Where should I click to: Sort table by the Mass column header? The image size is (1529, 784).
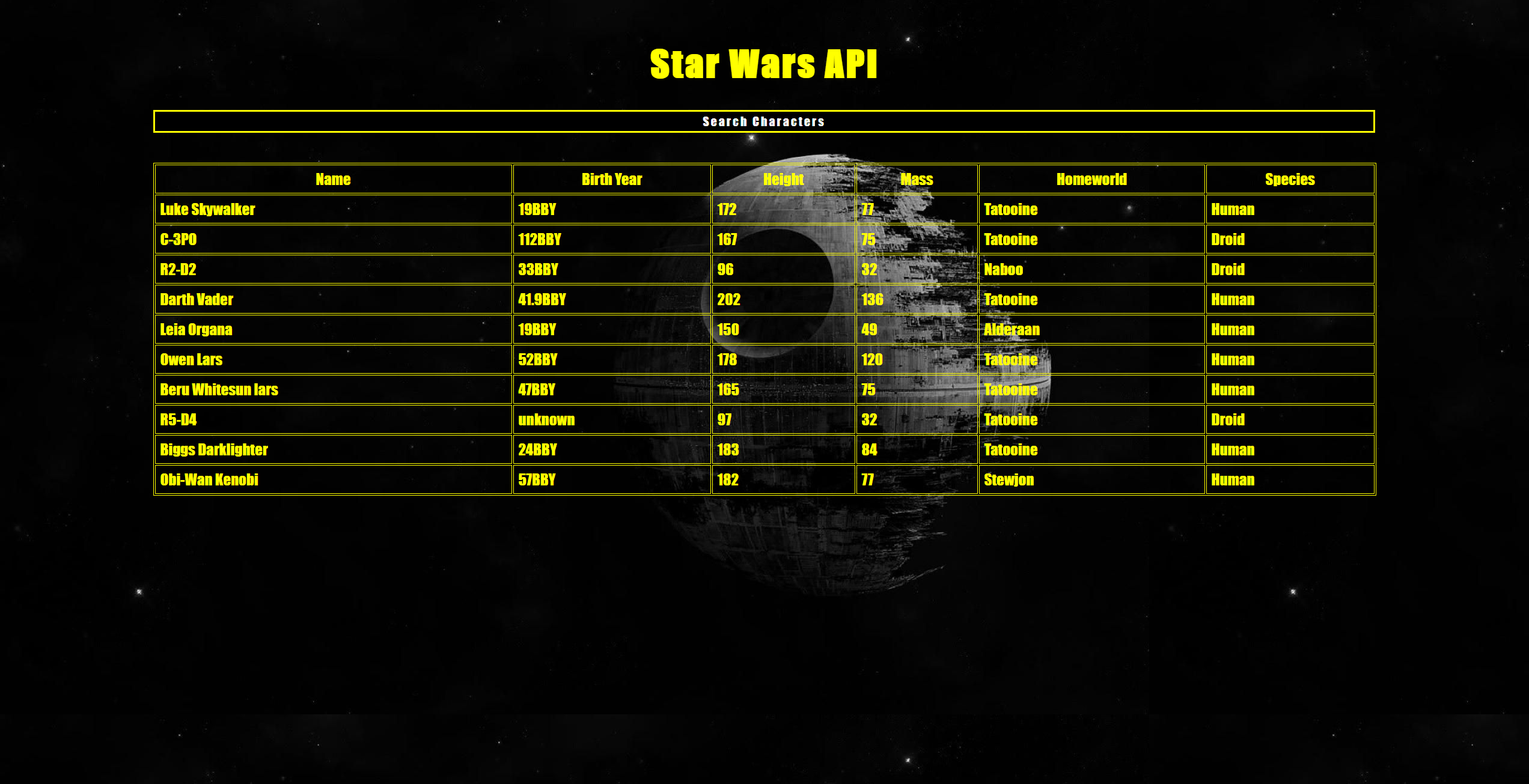click(x=917, y=179)
